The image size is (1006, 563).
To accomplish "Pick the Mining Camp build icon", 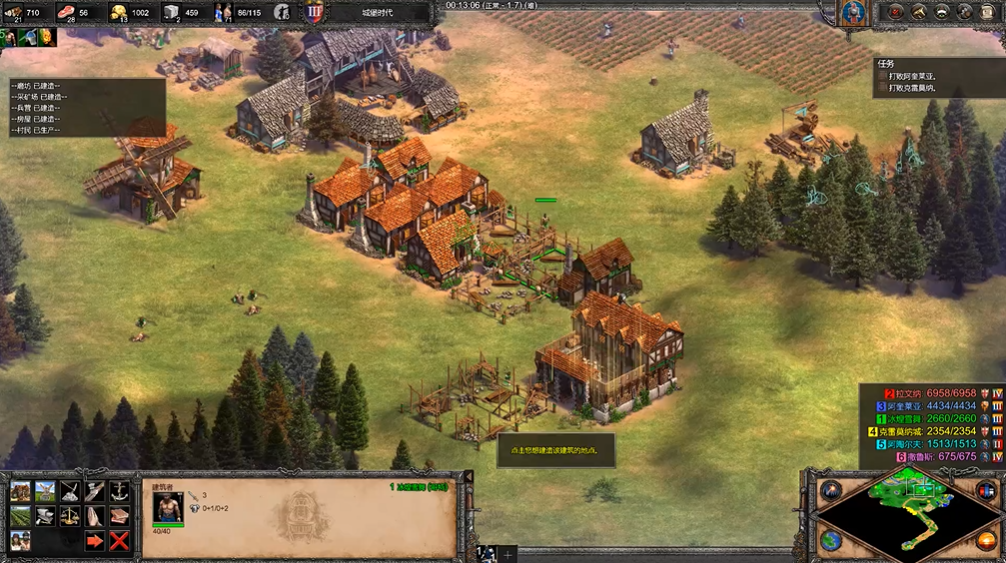I will pyautogui.click(x=70, y=491).
